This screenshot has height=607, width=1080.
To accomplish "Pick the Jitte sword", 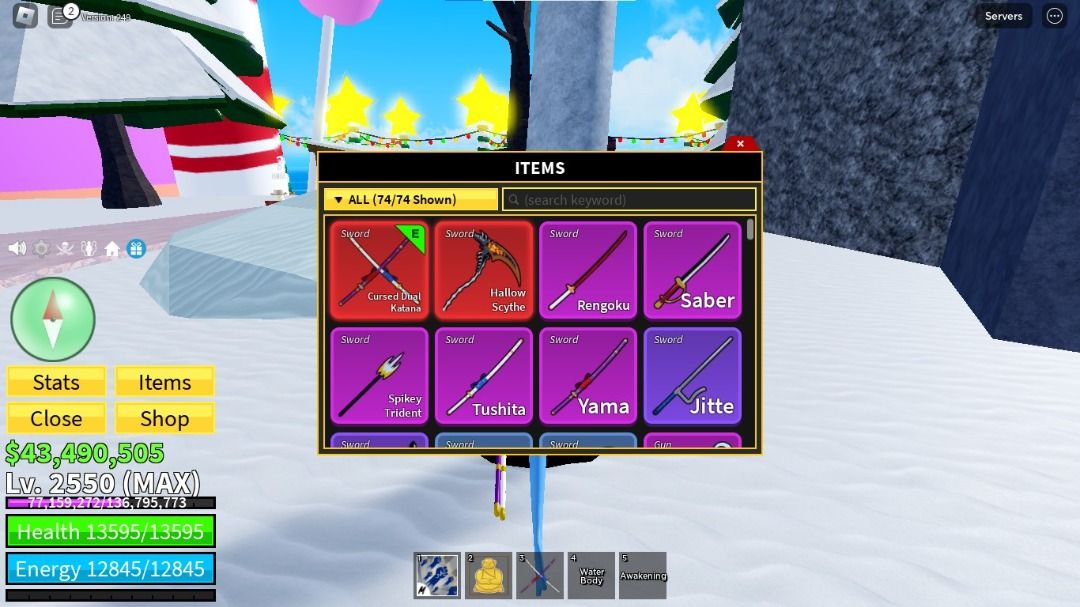I will click(x=692, y=376).
